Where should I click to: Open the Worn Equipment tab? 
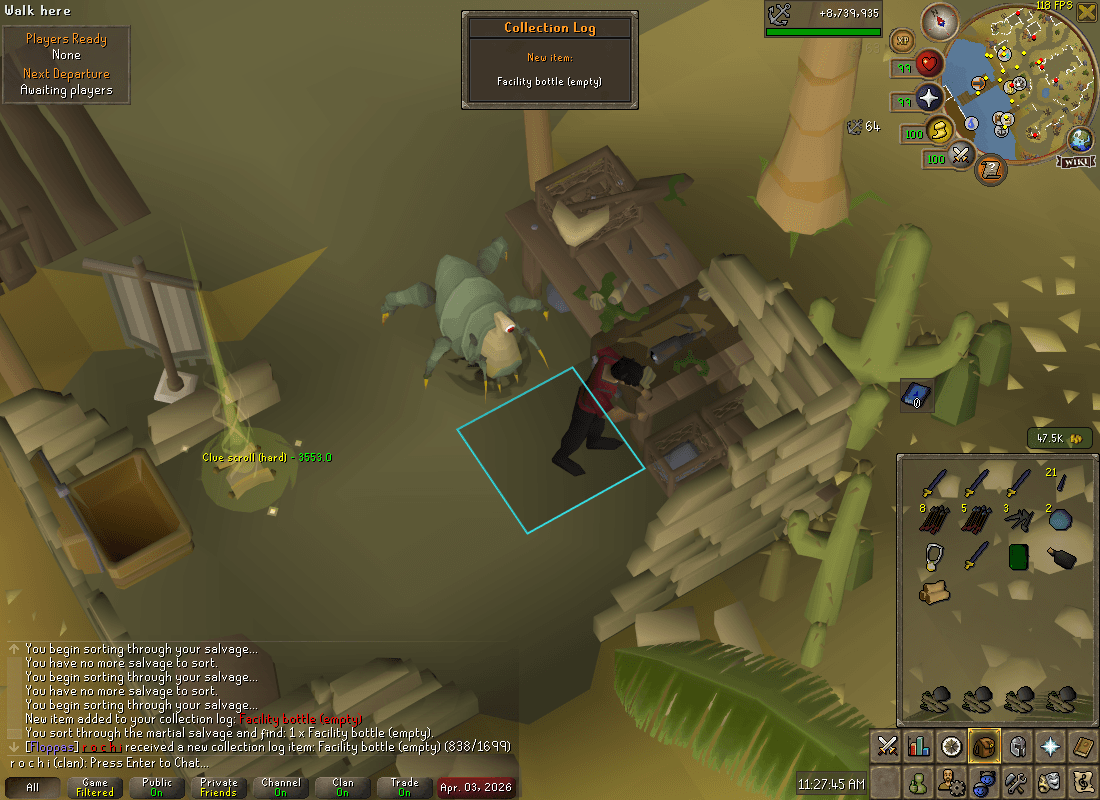[x=1017, y=746]
